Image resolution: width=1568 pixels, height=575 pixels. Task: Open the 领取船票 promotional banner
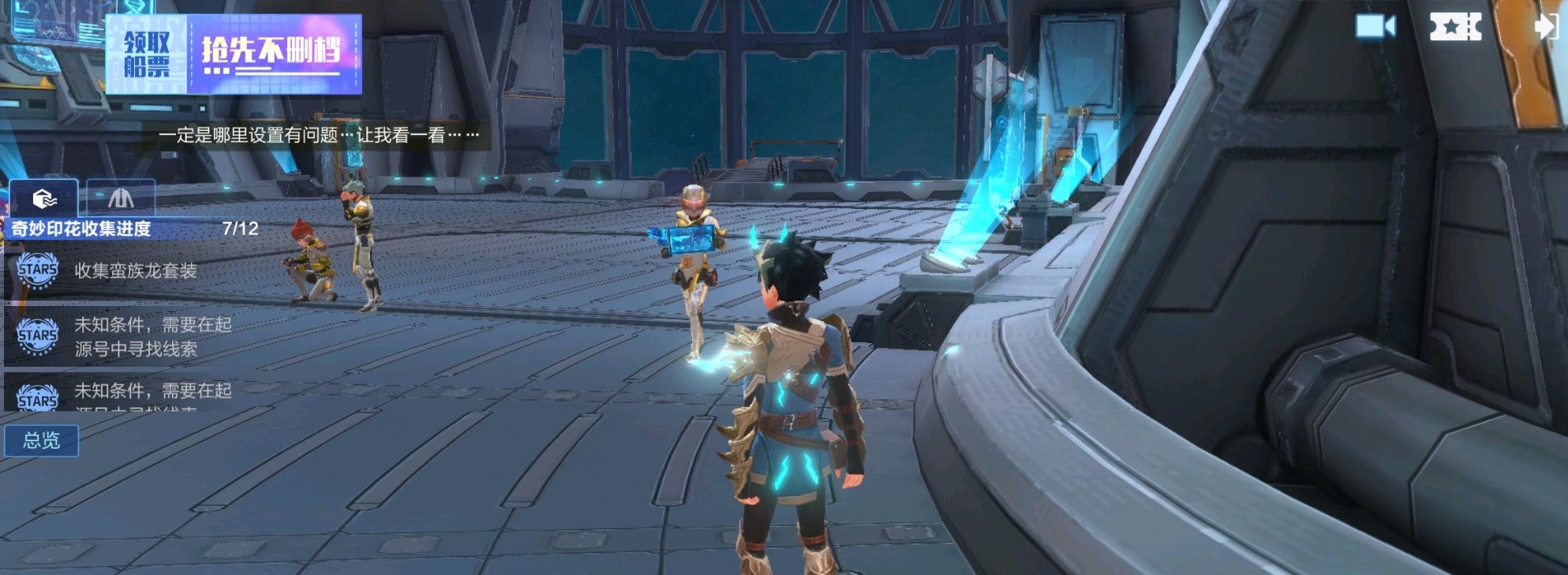234,54
